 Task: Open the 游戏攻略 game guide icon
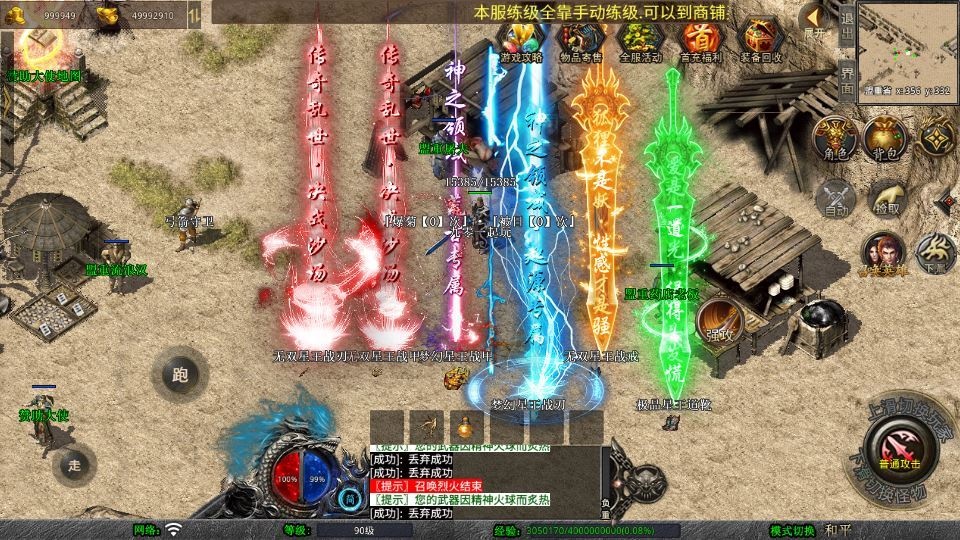point(520,39)
